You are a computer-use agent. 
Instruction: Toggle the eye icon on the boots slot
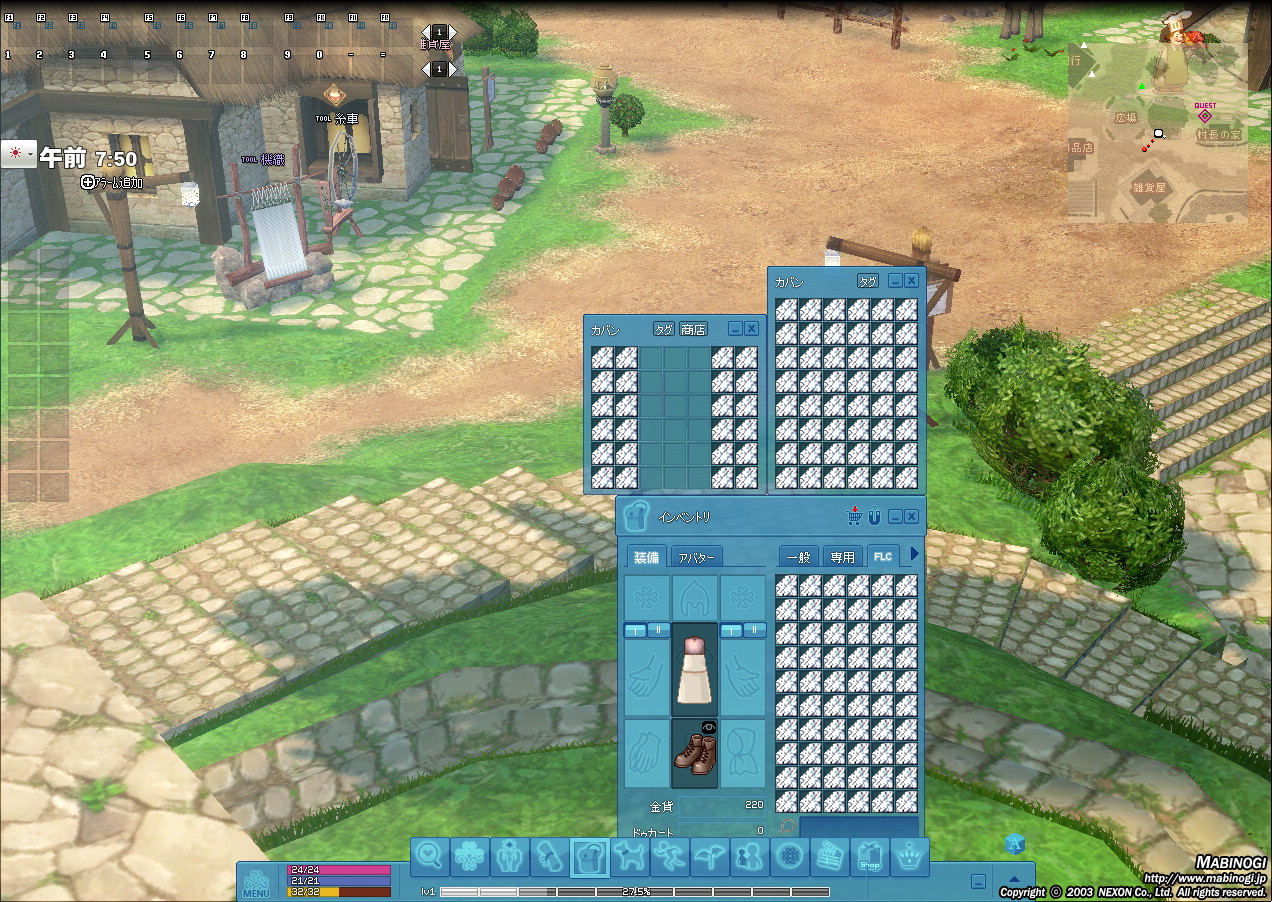[x=709, y=727]
